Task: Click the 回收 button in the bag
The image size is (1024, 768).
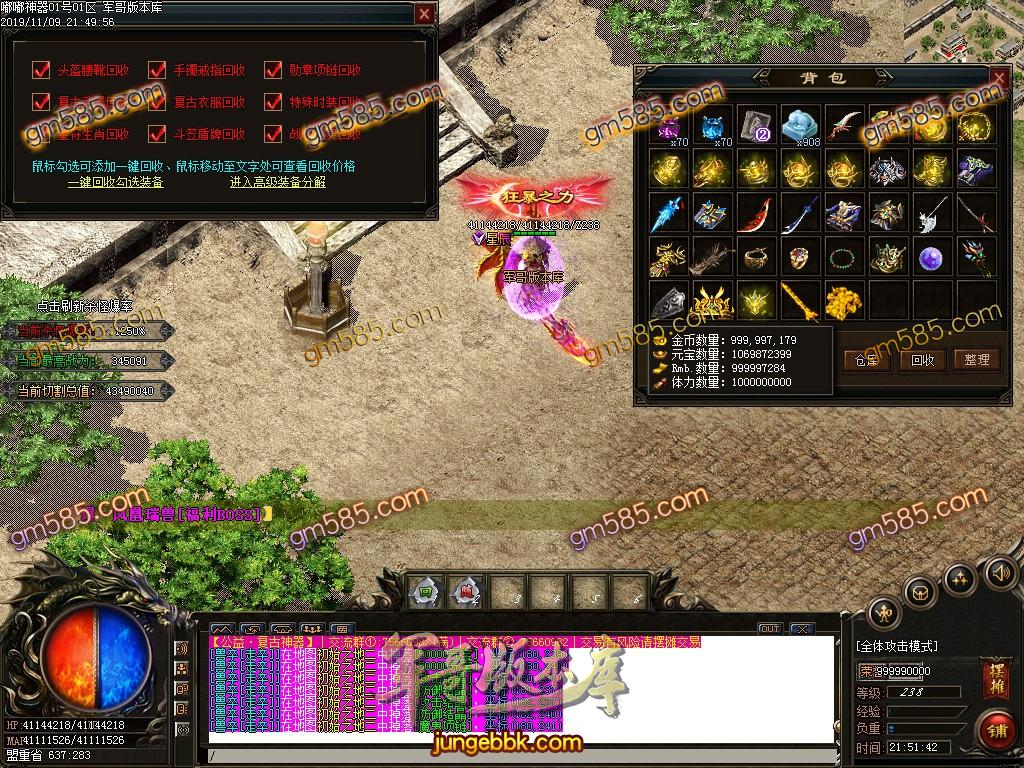Action: 922,360
